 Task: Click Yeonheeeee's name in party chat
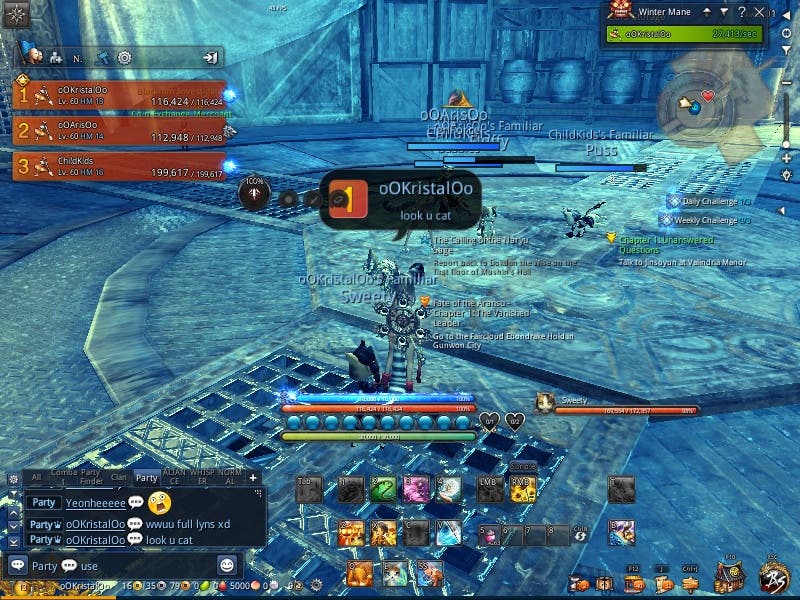pos(95,503)
